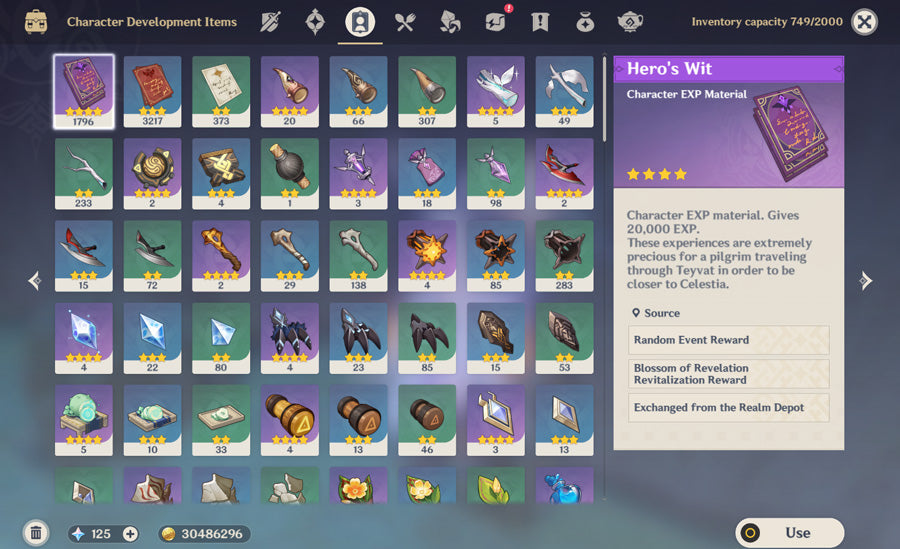Viewport: 900px width, 549px height.
Task: Click the trash can delete button
Action: coord(36,533)
